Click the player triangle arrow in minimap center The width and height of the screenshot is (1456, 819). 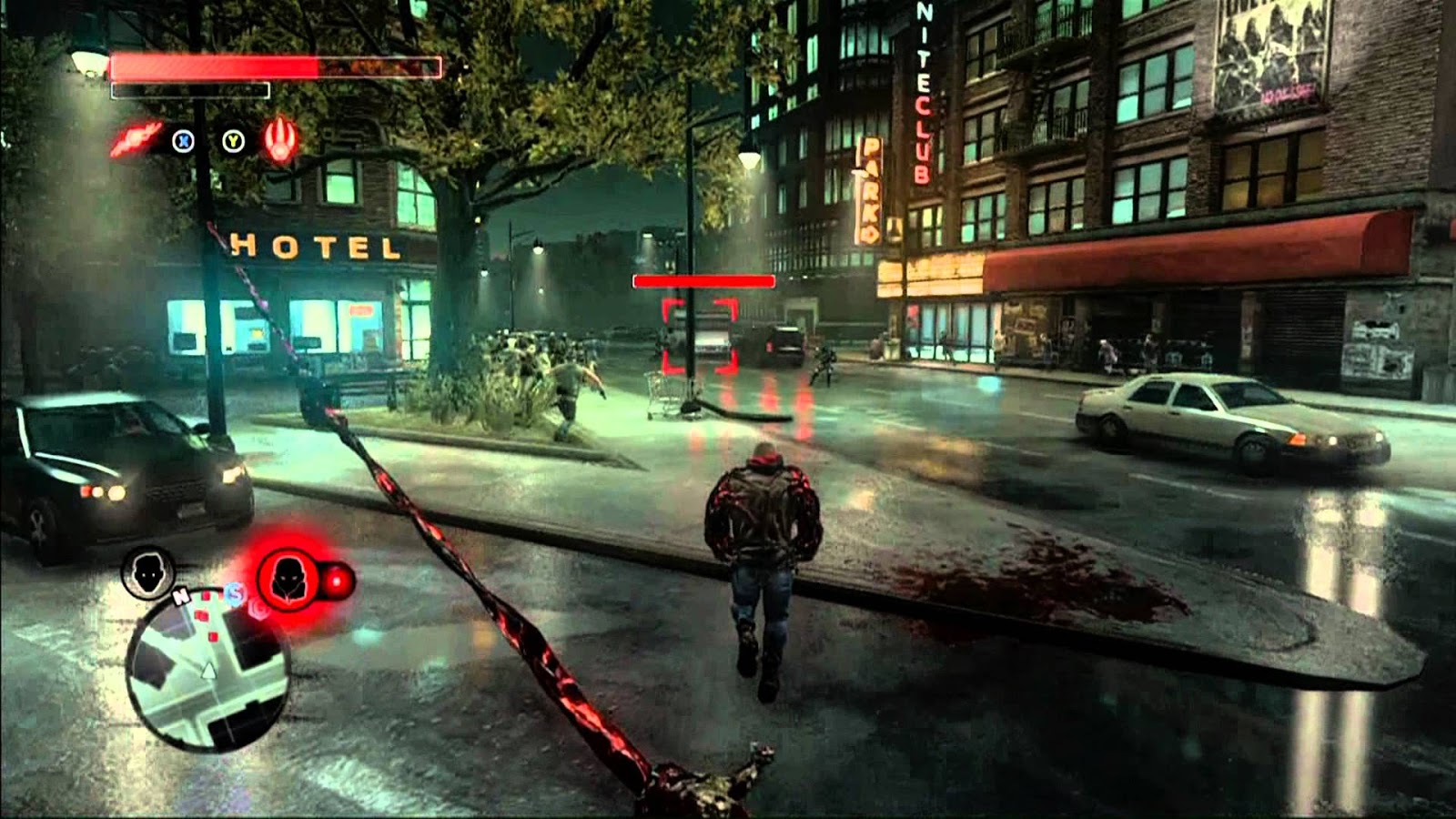208,672
